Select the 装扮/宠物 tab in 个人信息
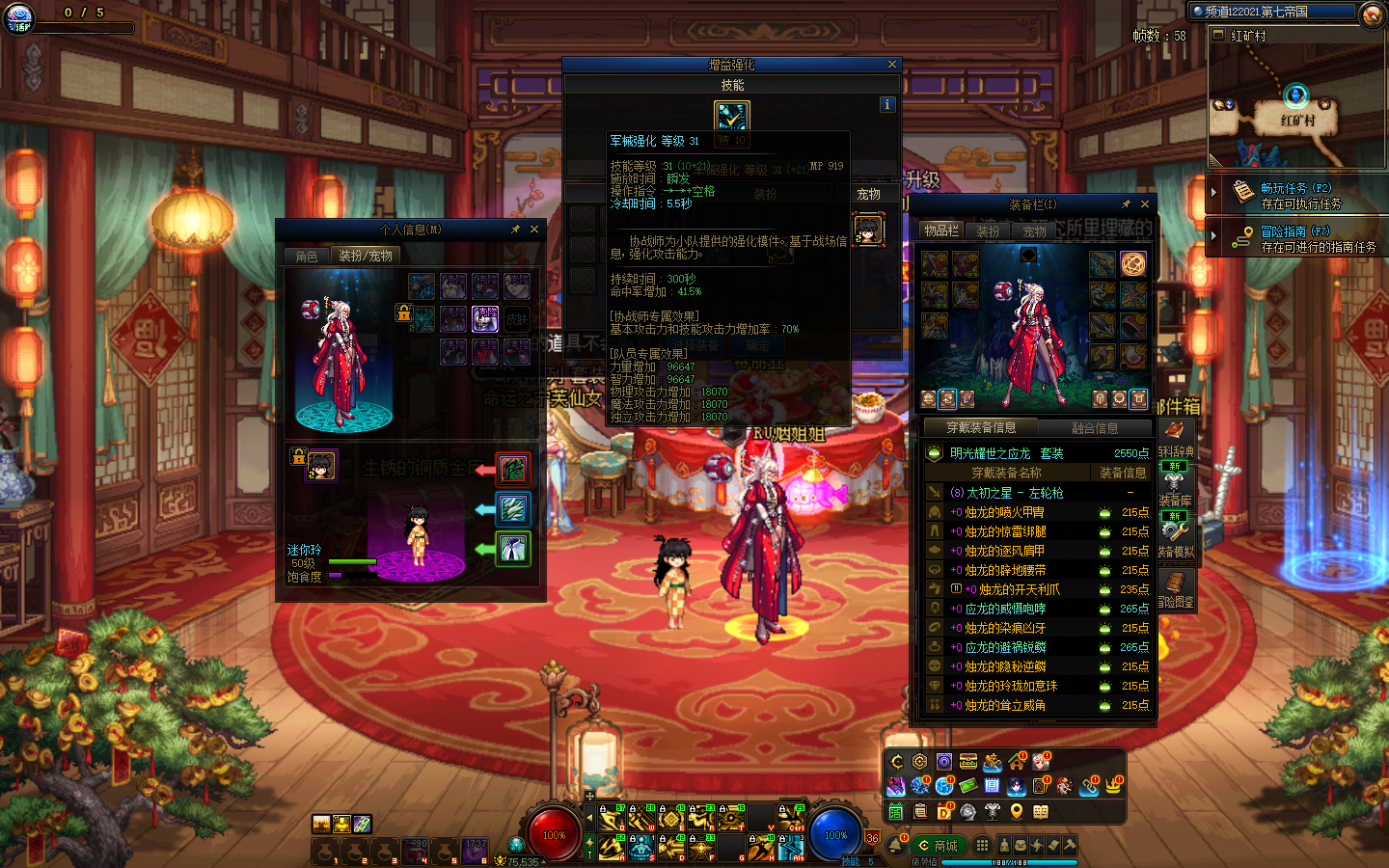The height and width of the screenshot is (868, 1389). click(365, 257)
